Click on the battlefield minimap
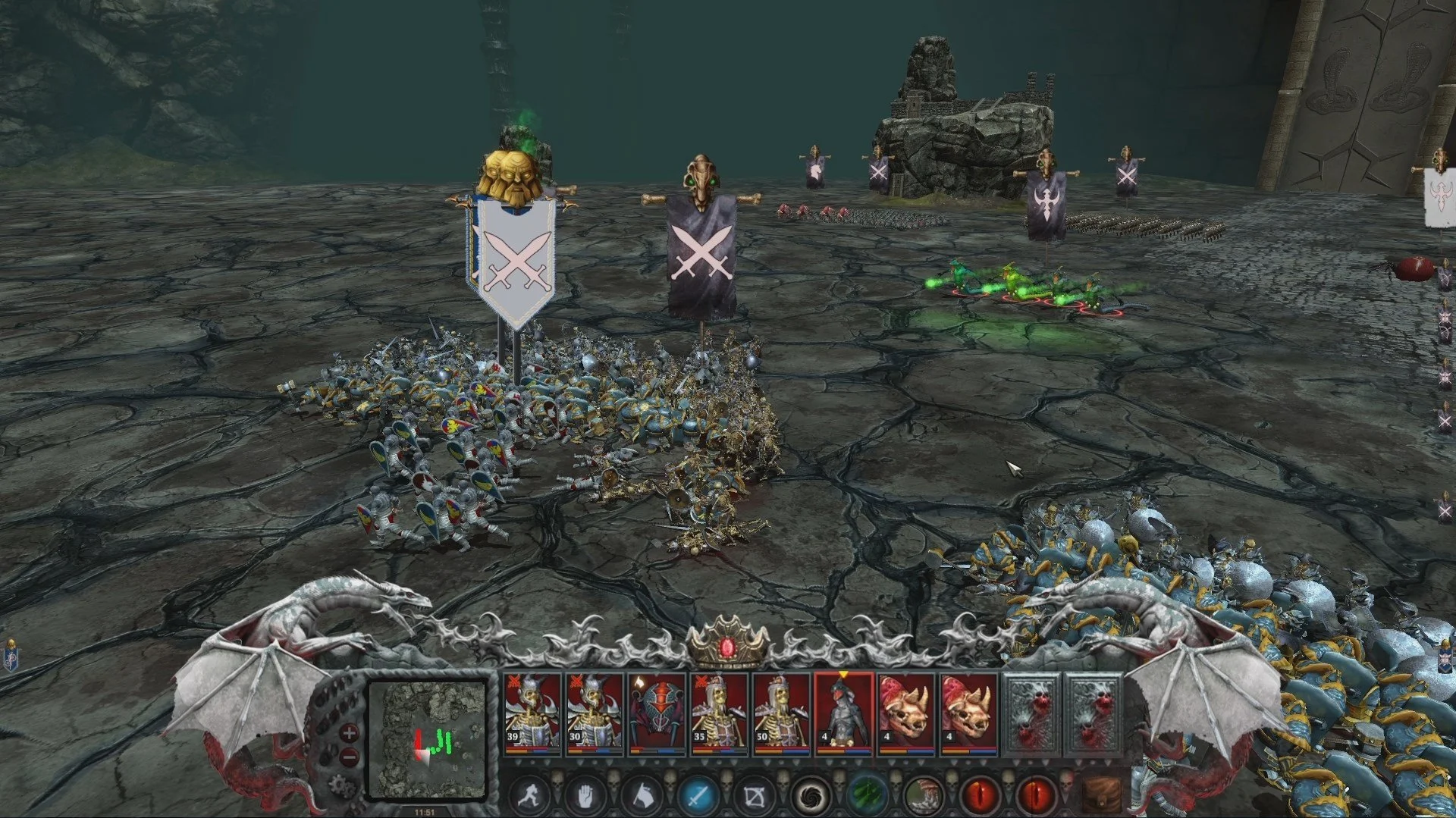The height and width of the screenshot is (818, 1456). [427, 739]
